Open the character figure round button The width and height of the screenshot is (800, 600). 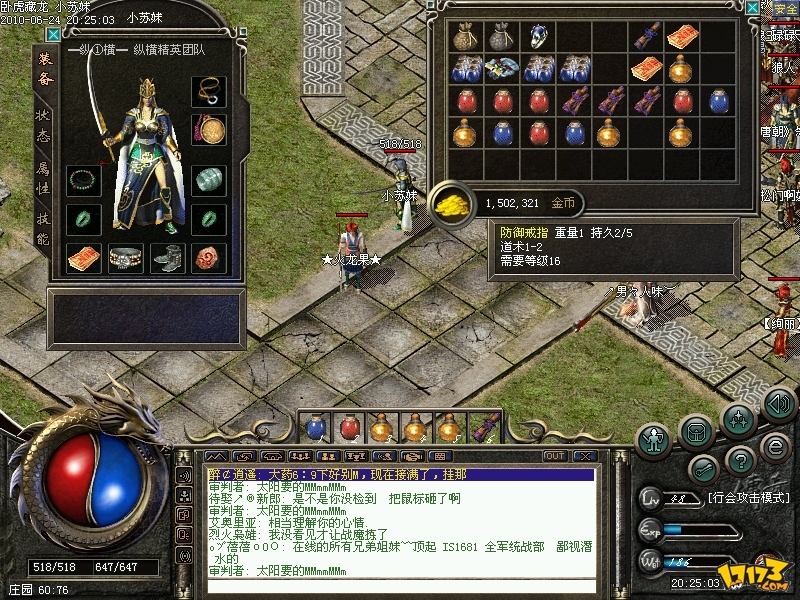[x=655, y=438]
